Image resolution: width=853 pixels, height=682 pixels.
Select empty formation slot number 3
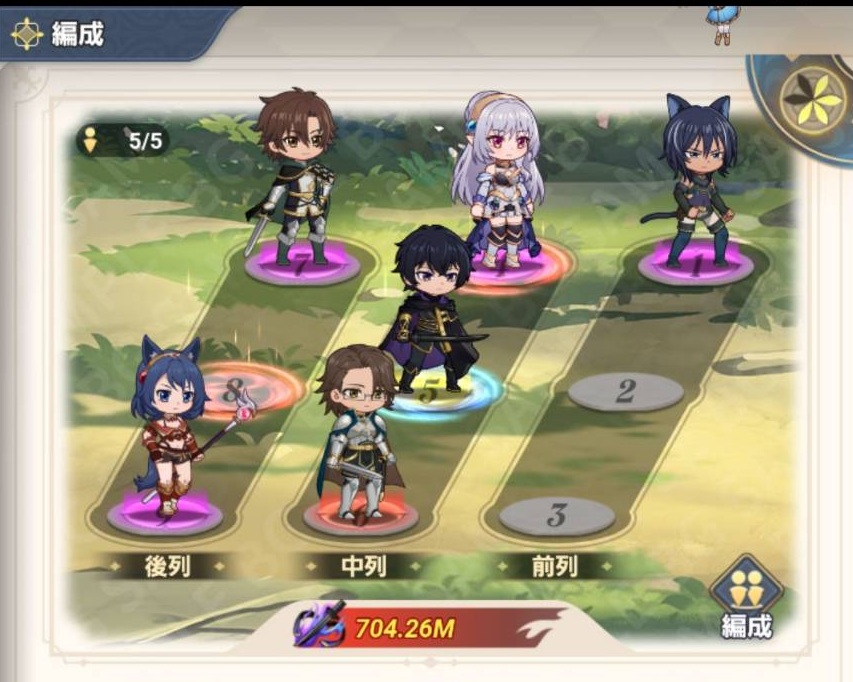click(556, 516)
